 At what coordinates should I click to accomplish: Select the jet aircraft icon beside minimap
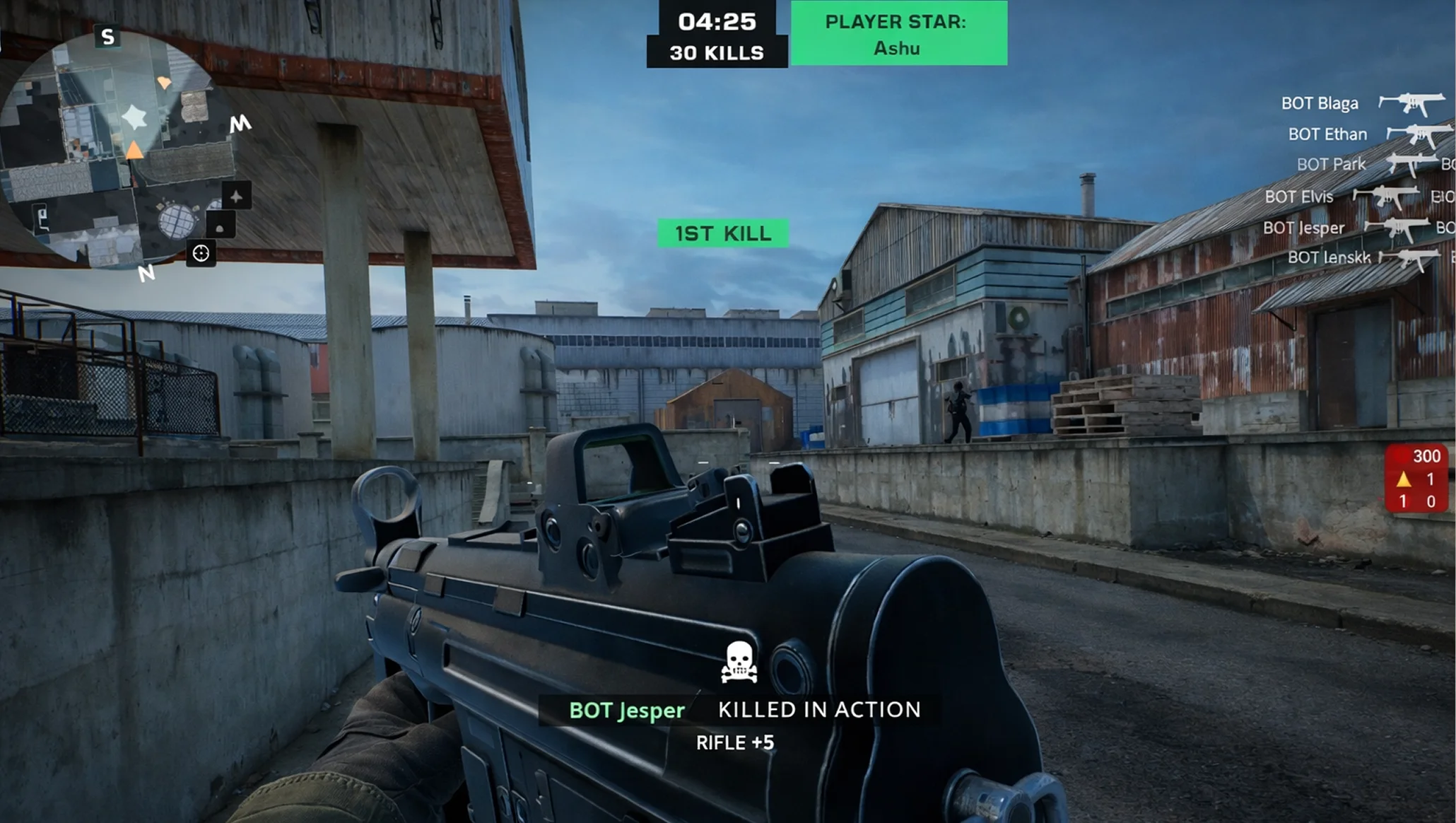pyautogui.click(x=236, y=196)
